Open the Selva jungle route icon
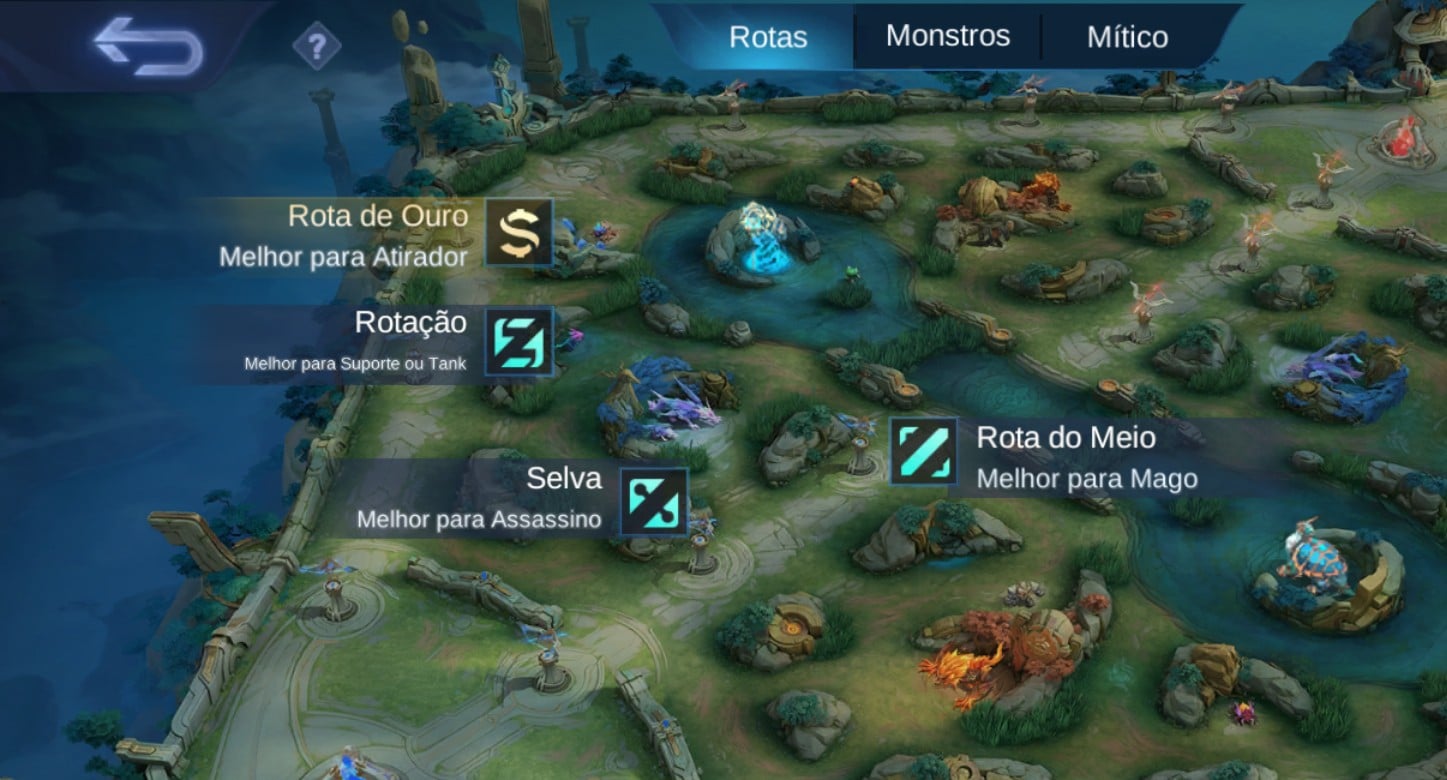1447x780 pixels. coord(653,500)
